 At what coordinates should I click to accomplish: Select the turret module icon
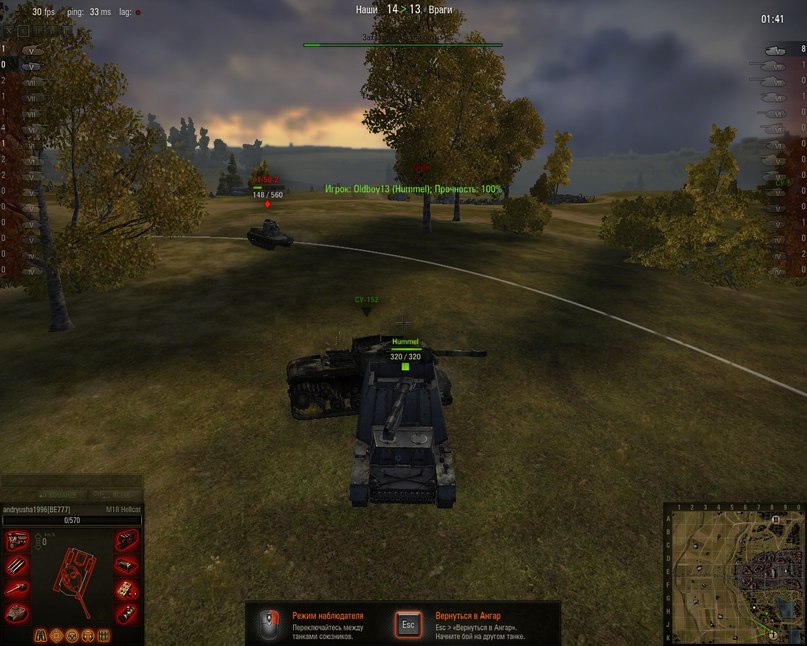[x=18, y=613]
